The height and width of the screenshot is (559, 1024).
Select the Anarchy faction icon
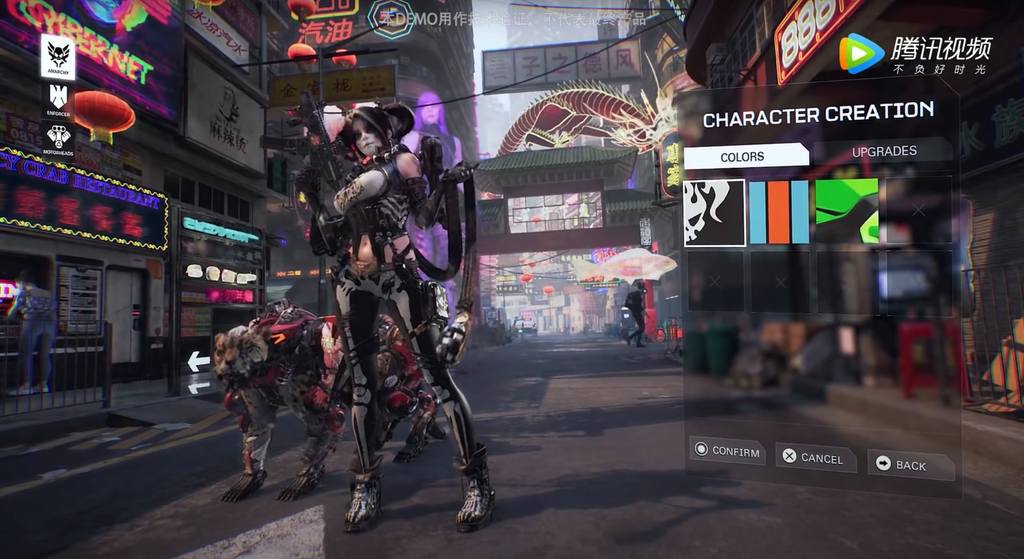coord(58,56)
